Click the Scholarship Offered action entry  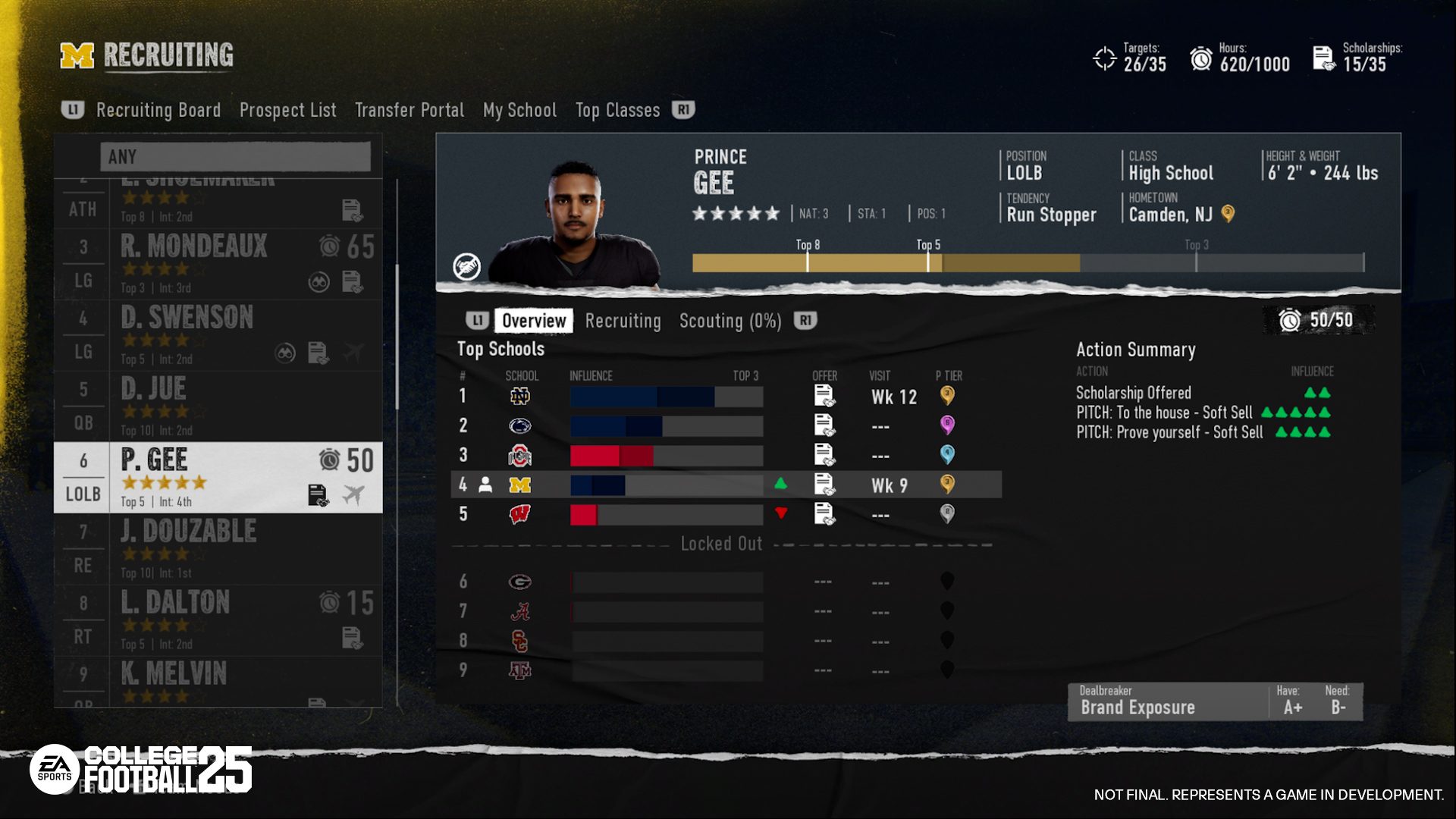coord(1133,393)
